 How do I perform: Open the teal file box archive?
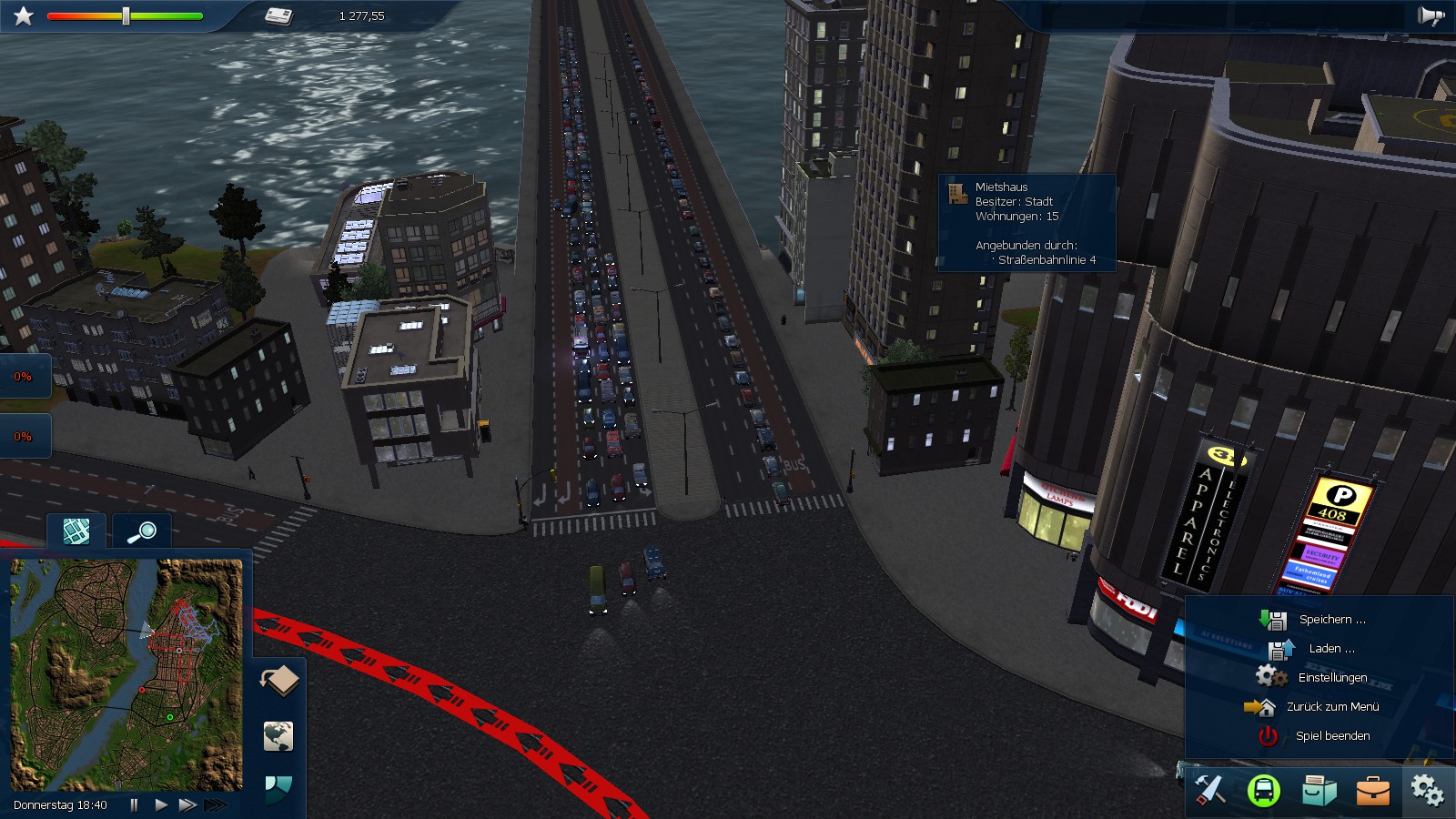coord(1319,790)
